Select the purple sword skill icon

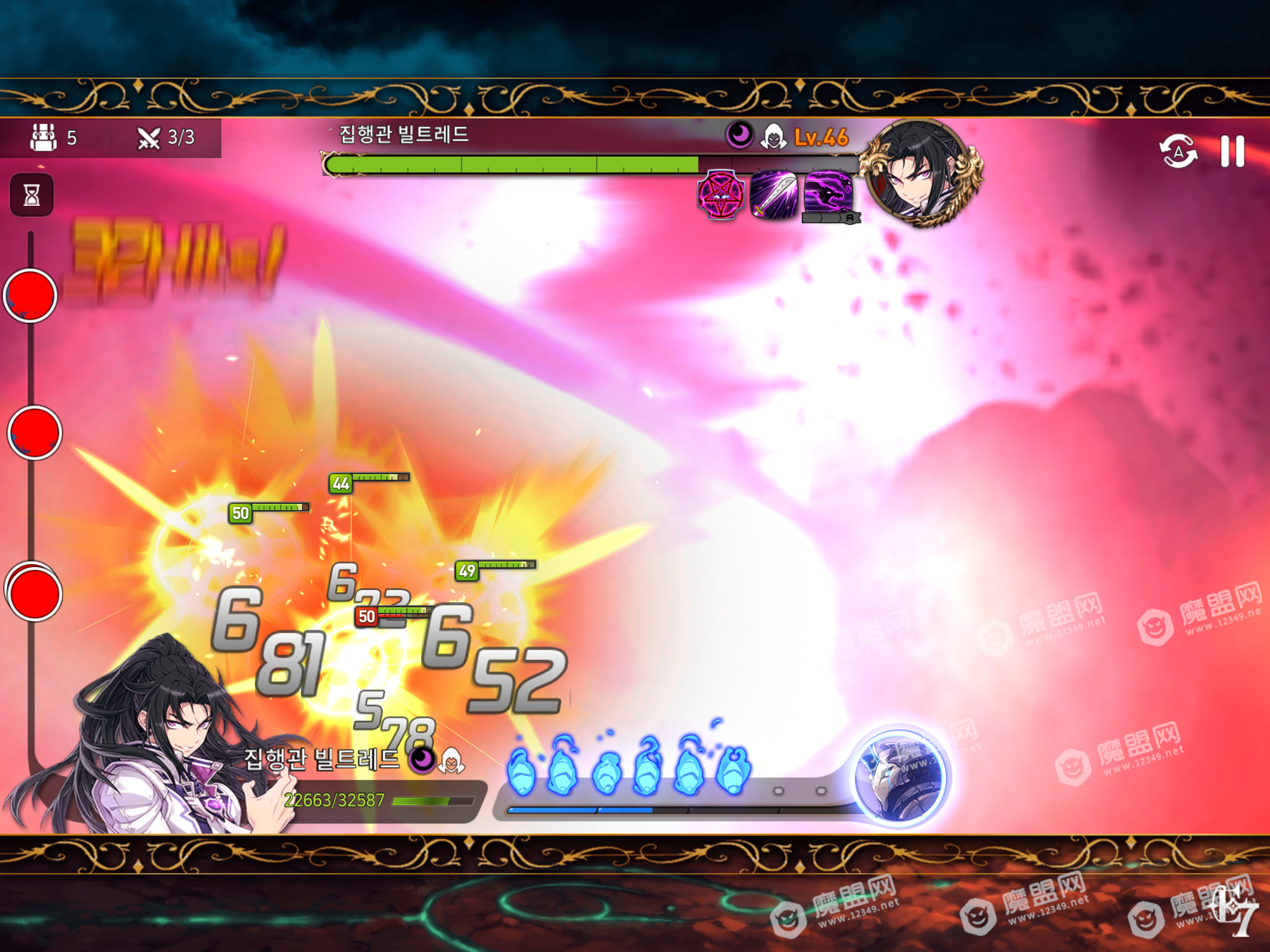point(774,195)
